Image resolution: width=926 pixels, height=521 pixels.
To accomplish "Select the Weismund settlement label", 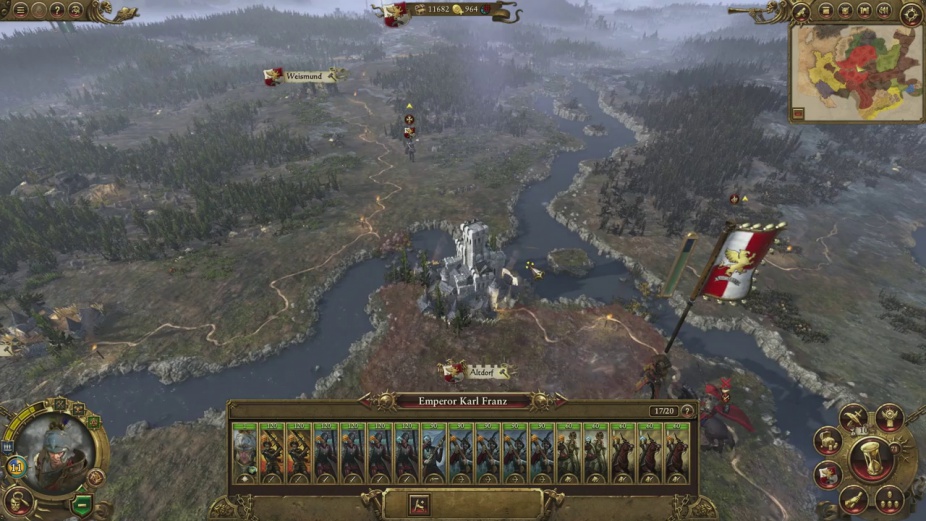I will click(x=303, y=75).
